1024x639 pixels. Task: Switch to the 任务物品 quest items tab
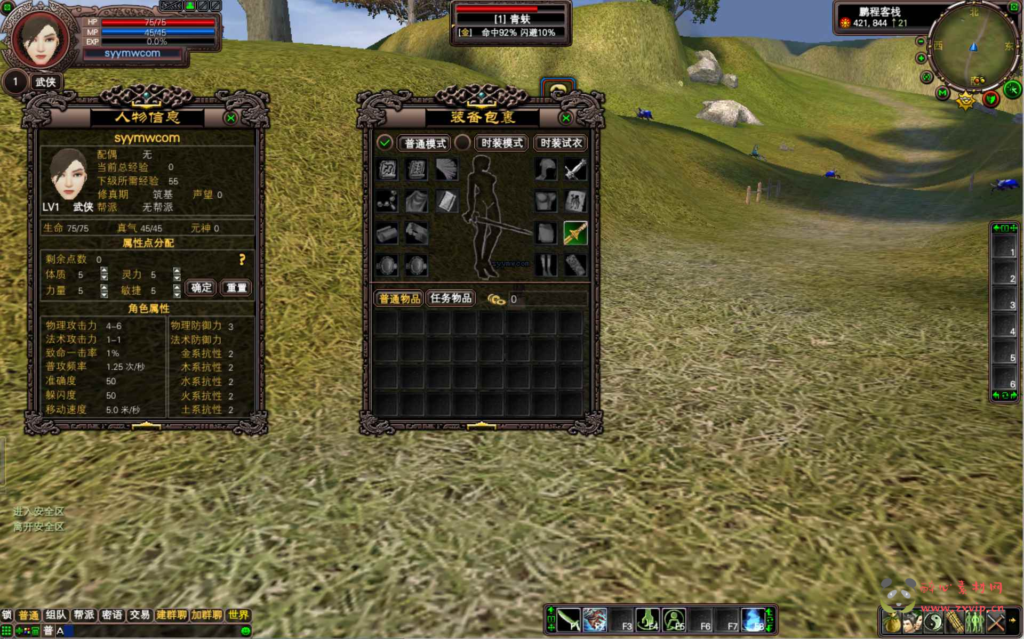click(450, 298)
